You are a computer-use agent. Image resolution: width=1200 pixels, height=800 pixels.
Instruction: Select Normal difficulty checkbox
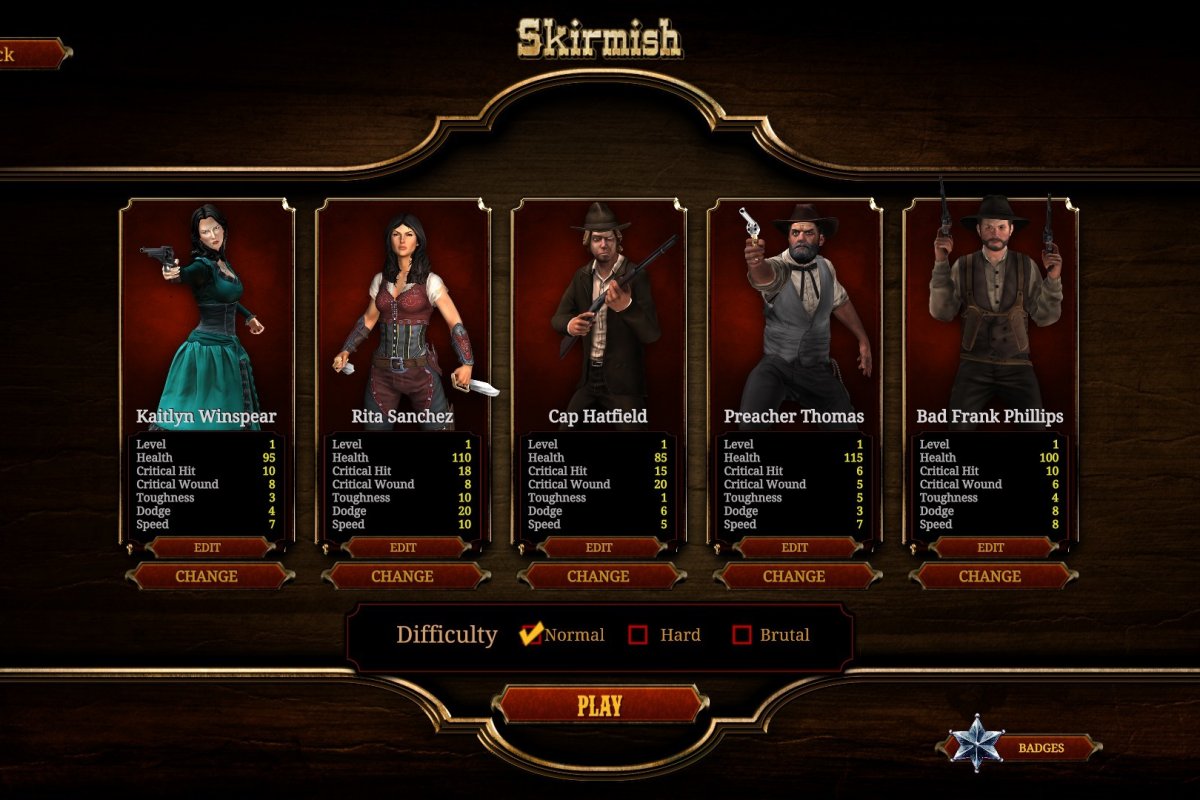[x=532, y=634]
